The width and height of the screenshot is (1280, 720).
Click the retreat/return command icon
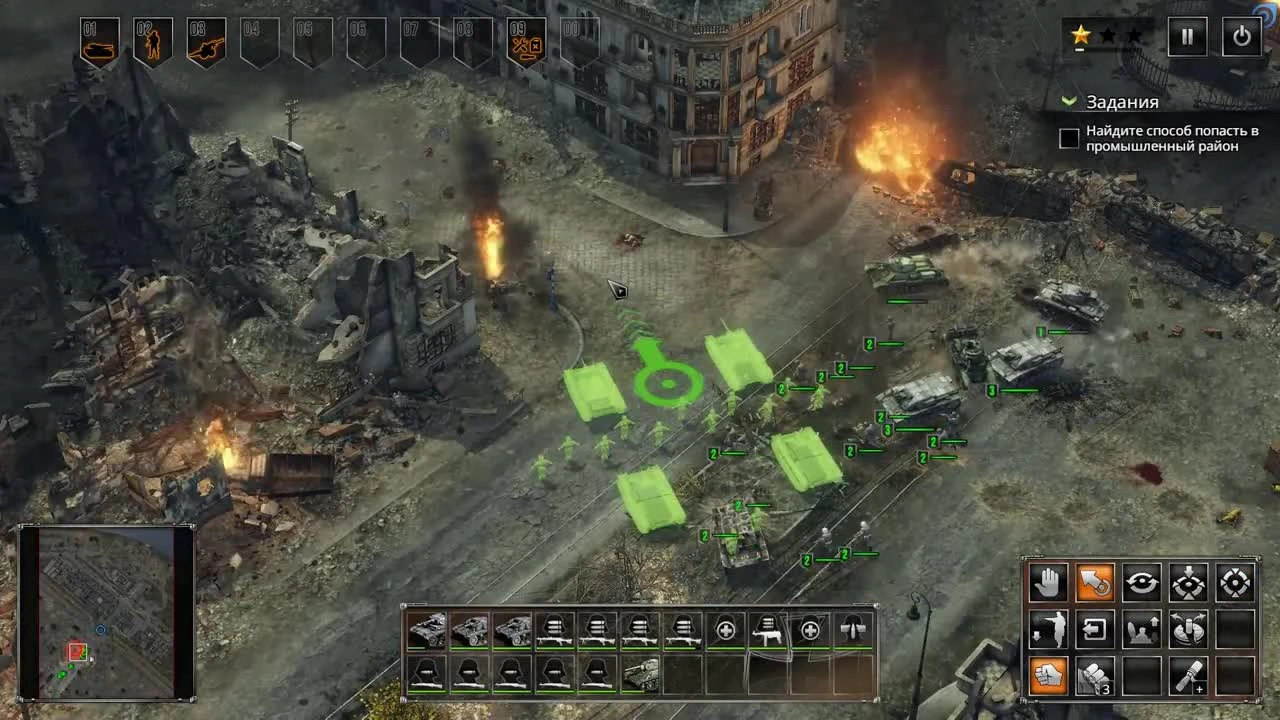click(x=1095, y=630)
